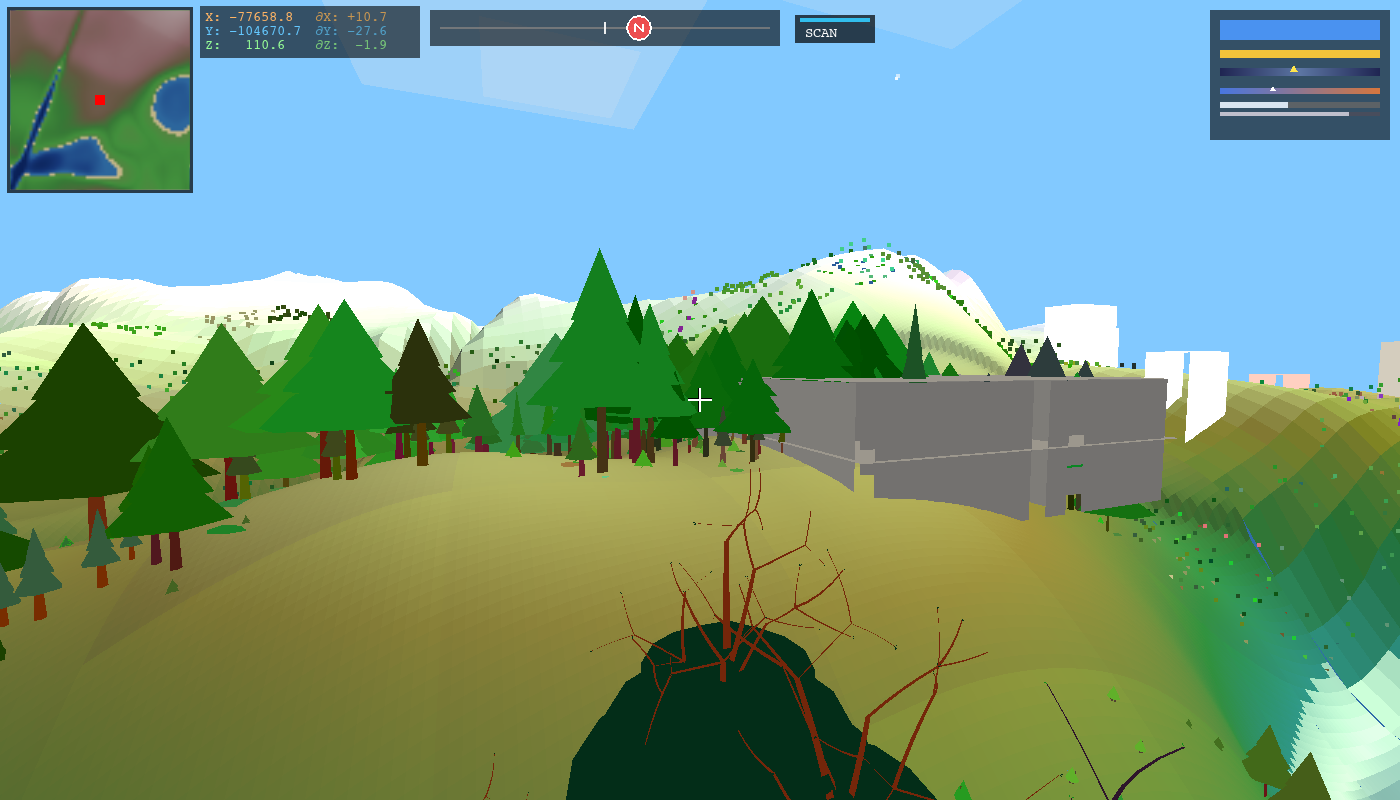Click the gray progress strip at the panel bottom
Viewport: 1400px width, 800px height.
1283,114
